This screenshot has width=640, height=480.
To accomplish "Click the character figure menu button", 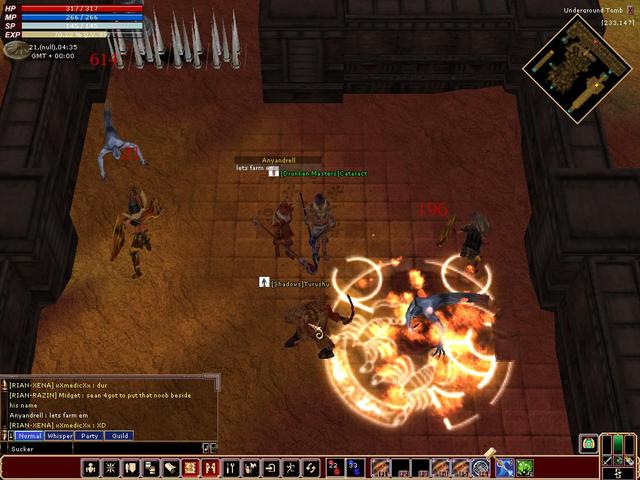I will point(91,467).
